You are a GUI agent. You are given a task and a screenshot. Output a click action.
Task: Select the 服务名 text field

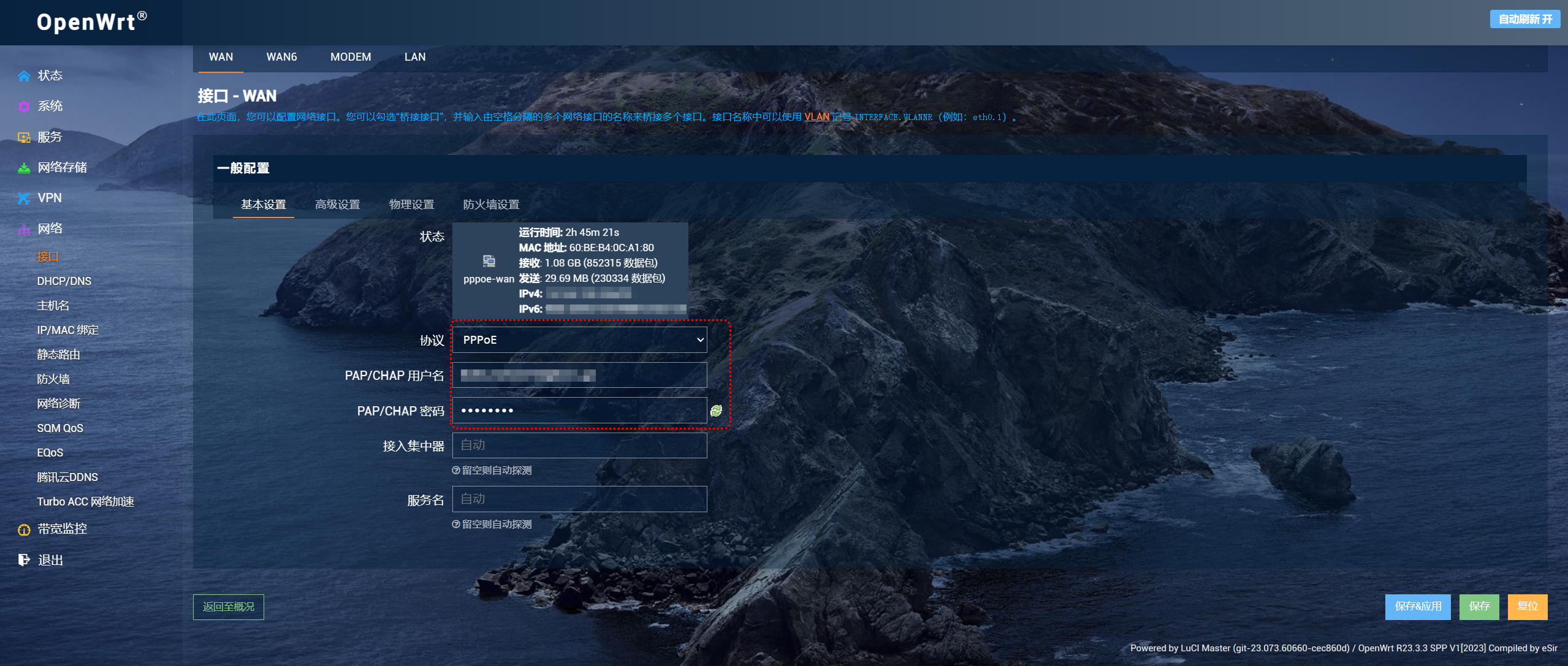click(579, 498)
